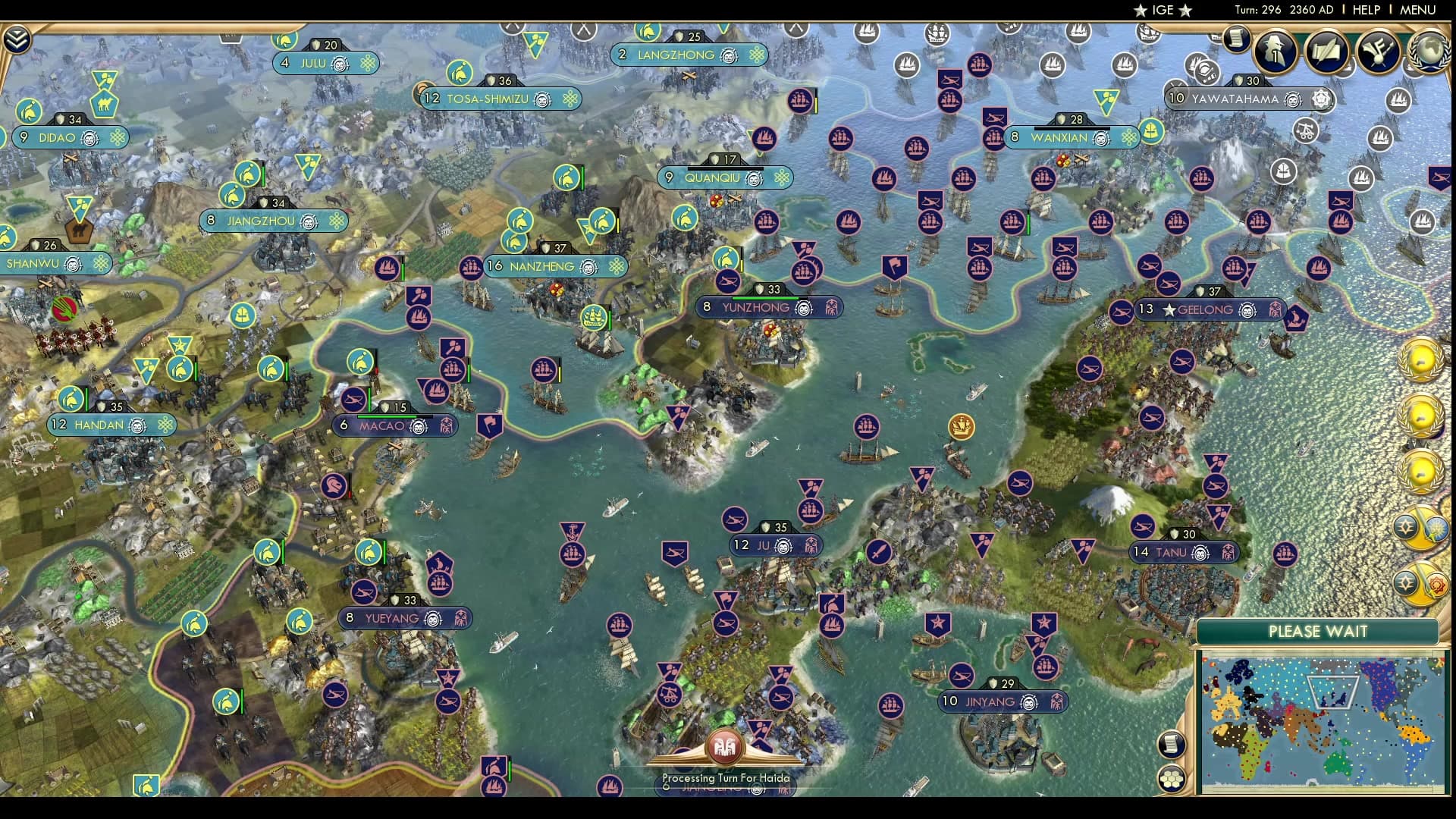Open the World Congress globe icon
The width and height of the screenshot is (1456, 819).
[1431, 51]
